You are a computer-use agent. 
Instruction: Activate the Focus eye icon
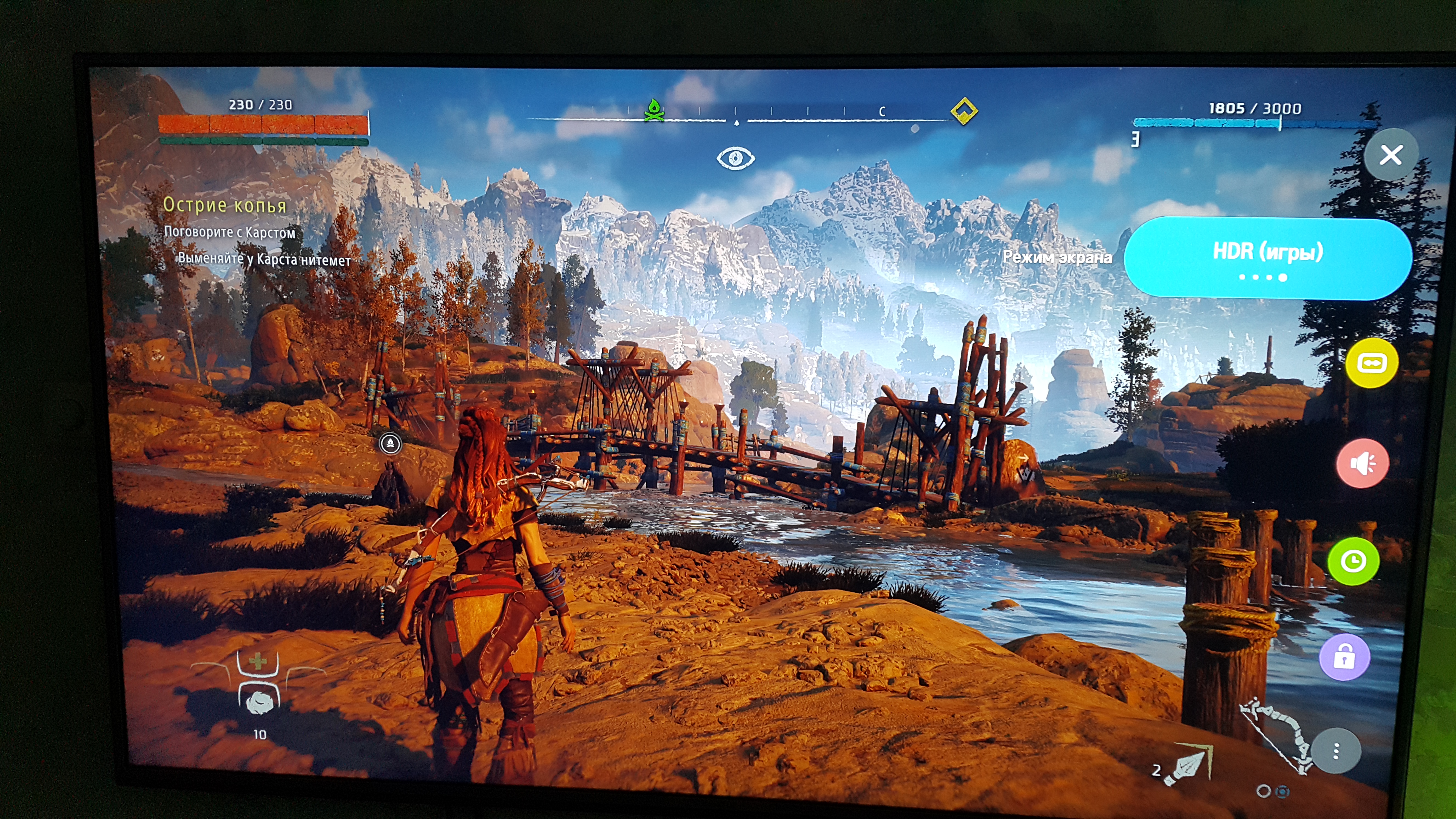pyautogui.click(x=735, y=158)
